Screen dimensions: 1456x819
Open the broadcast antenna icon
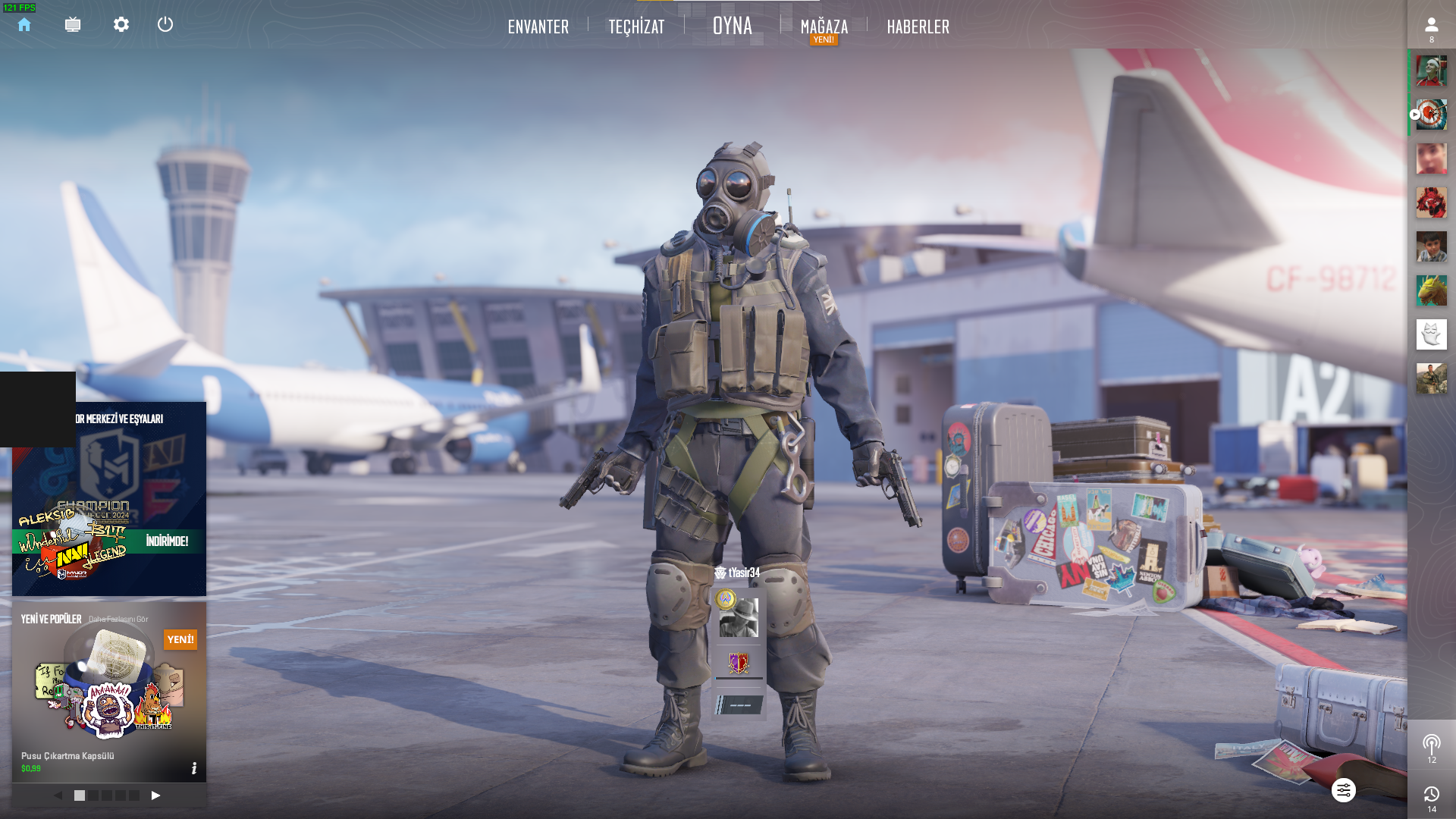pos(1431,743)
